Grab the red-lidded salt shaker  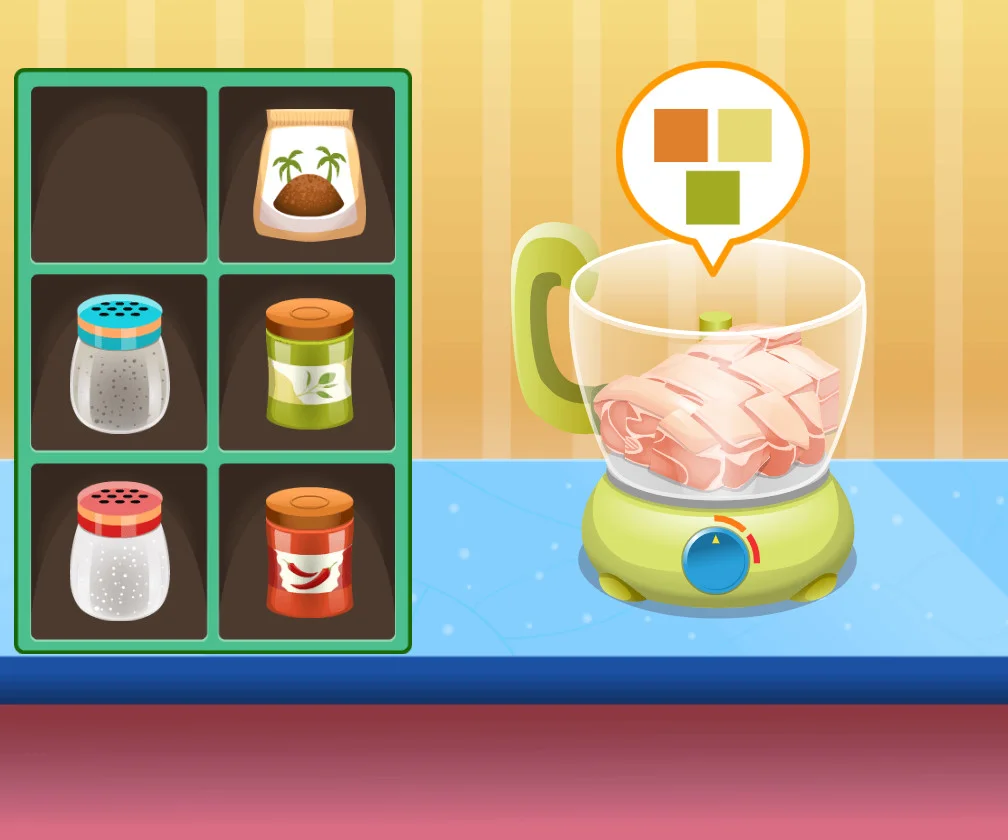click(120, 551)
